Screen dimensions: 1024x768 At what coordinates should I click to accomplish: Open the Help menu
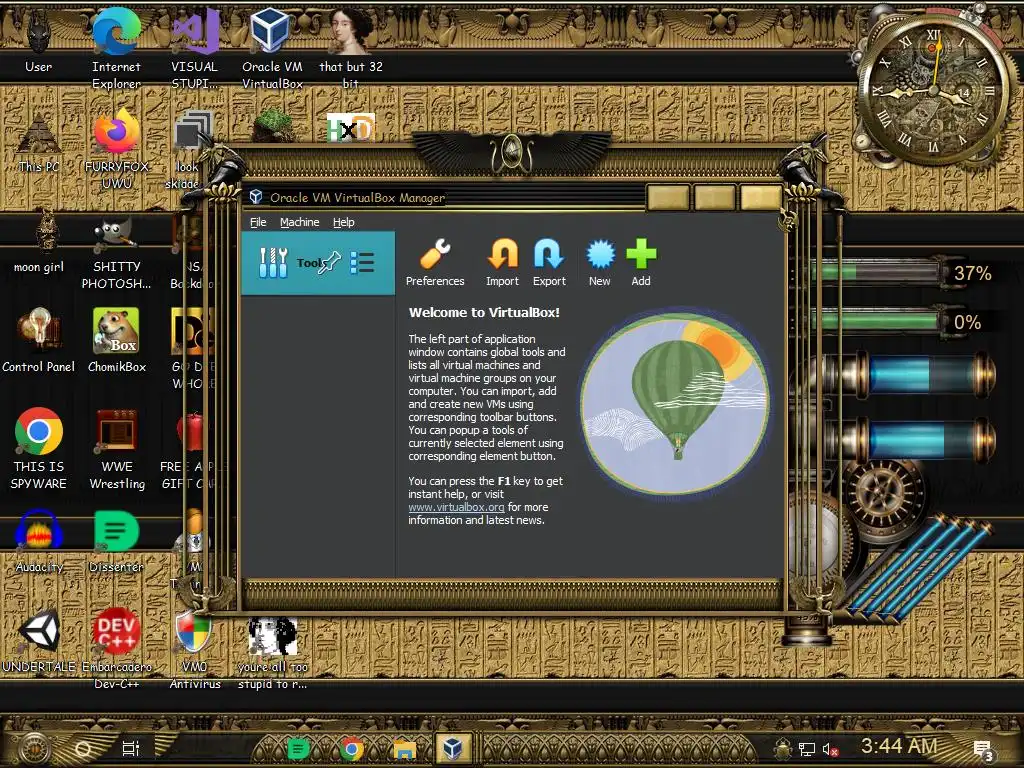[x=344, y=222]
